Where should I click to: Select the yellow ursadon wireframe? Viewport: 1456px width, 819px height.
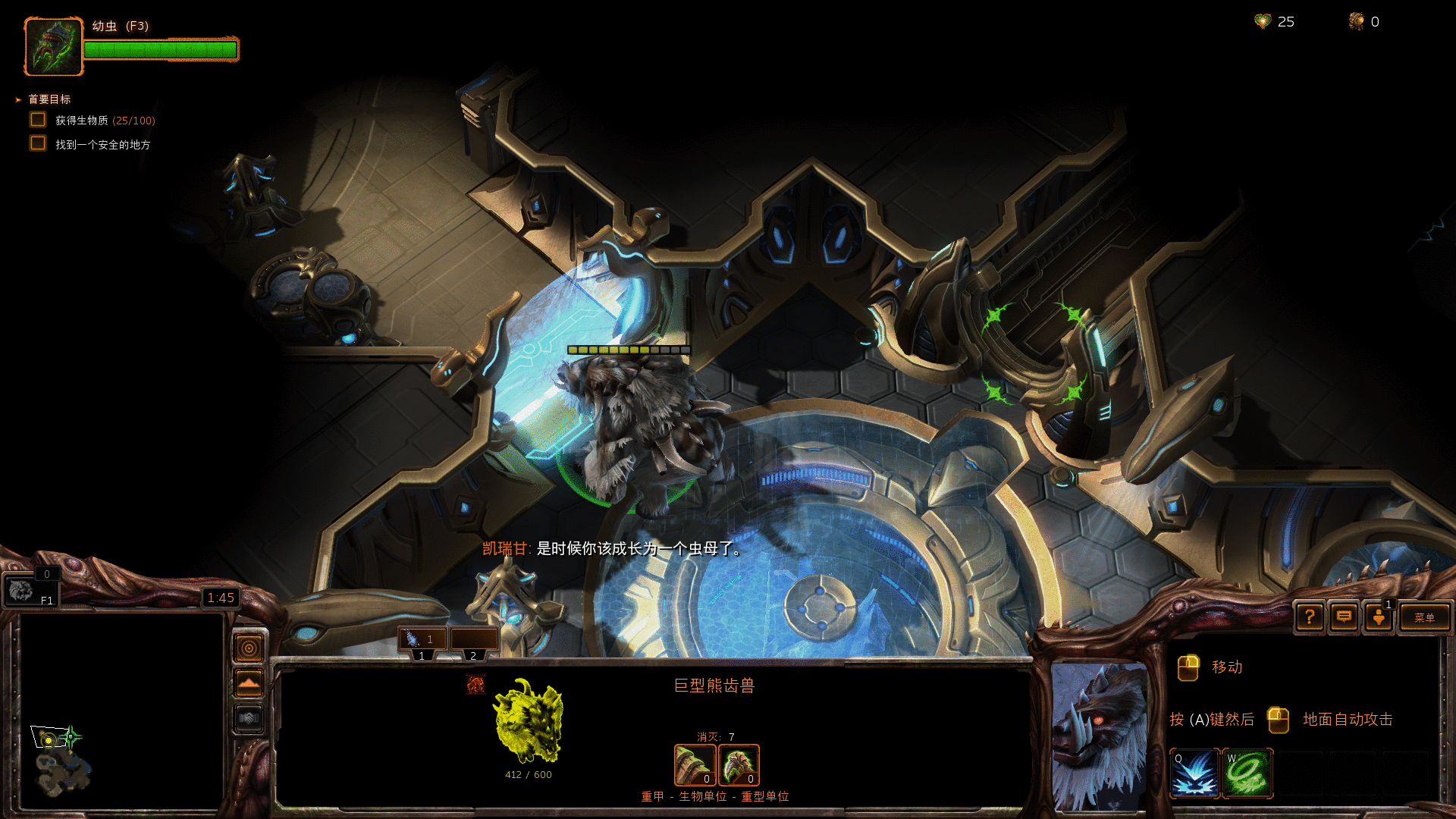(529, 722)
